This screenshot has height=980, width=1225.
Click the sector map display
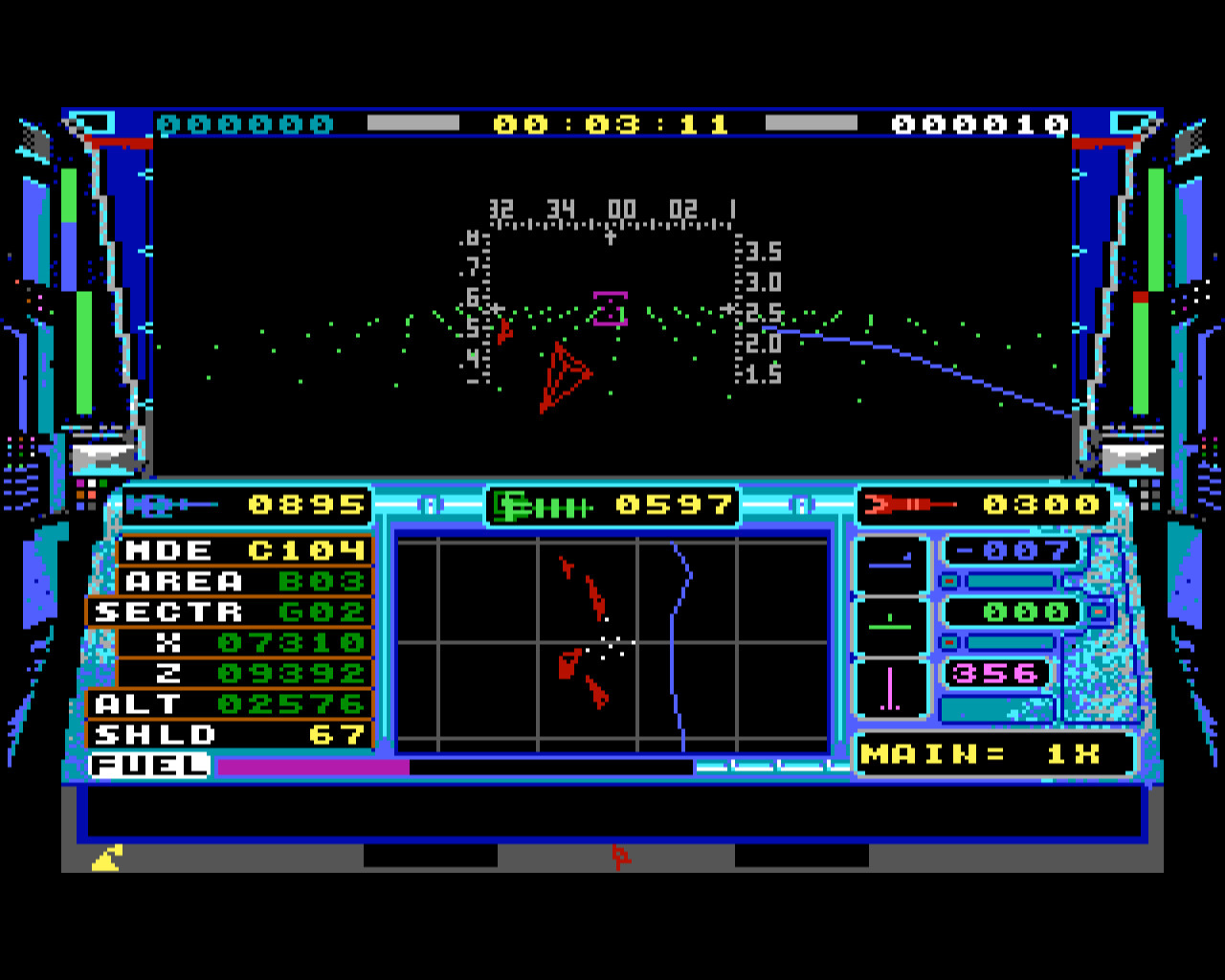point(612,645)
